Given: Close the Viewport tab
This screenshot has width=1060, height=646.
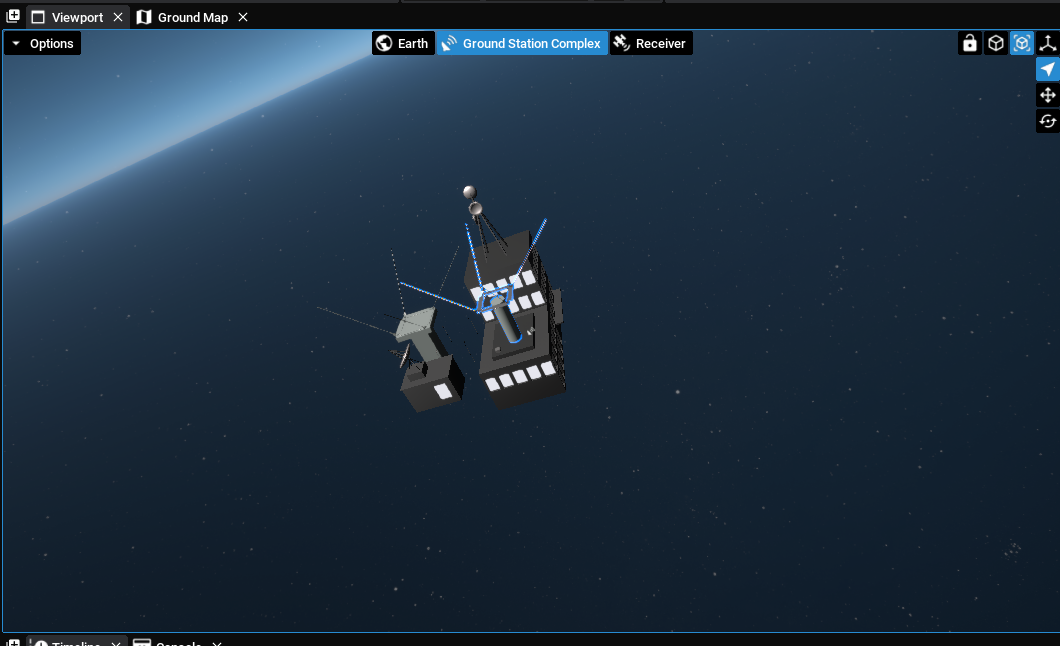Looking at the screenshot, I should coord(118,18).
